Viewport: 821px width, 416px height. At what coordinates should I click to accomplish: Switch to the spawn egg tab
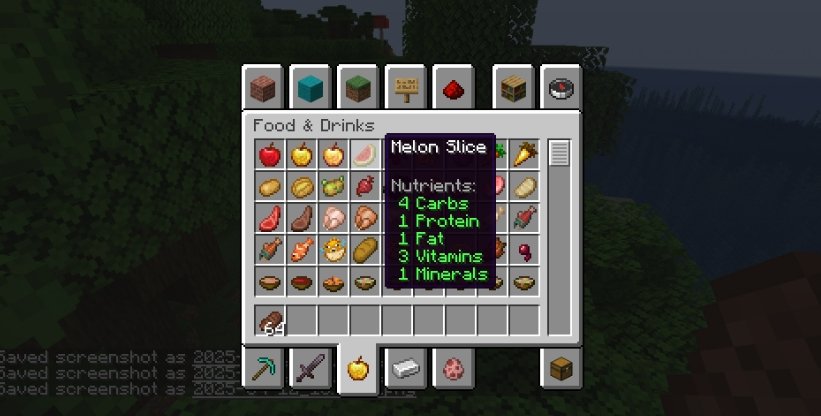449,370
